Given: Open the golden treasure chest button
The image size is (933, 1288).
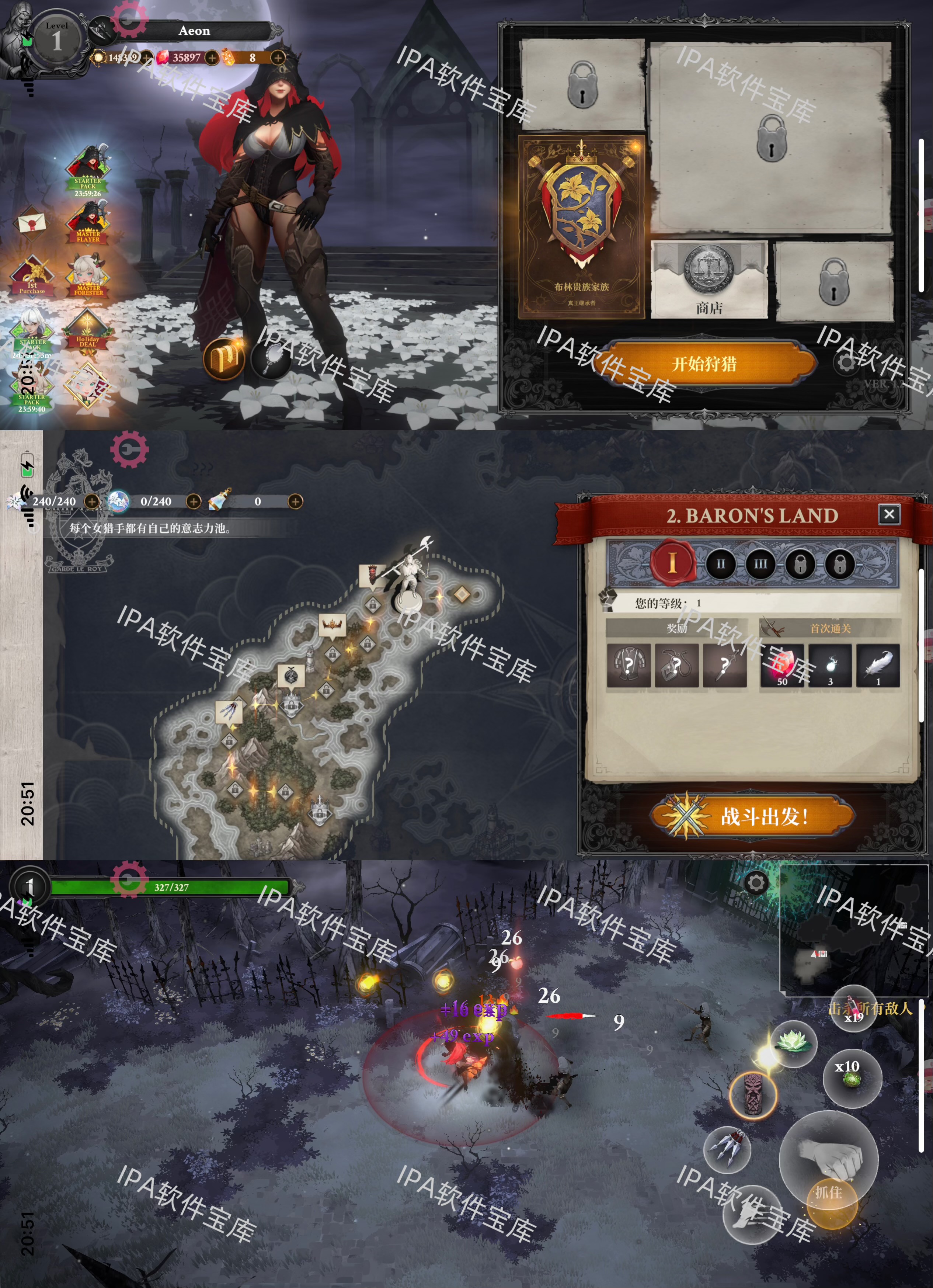Looking at the screenshot, I should point(224,359).
